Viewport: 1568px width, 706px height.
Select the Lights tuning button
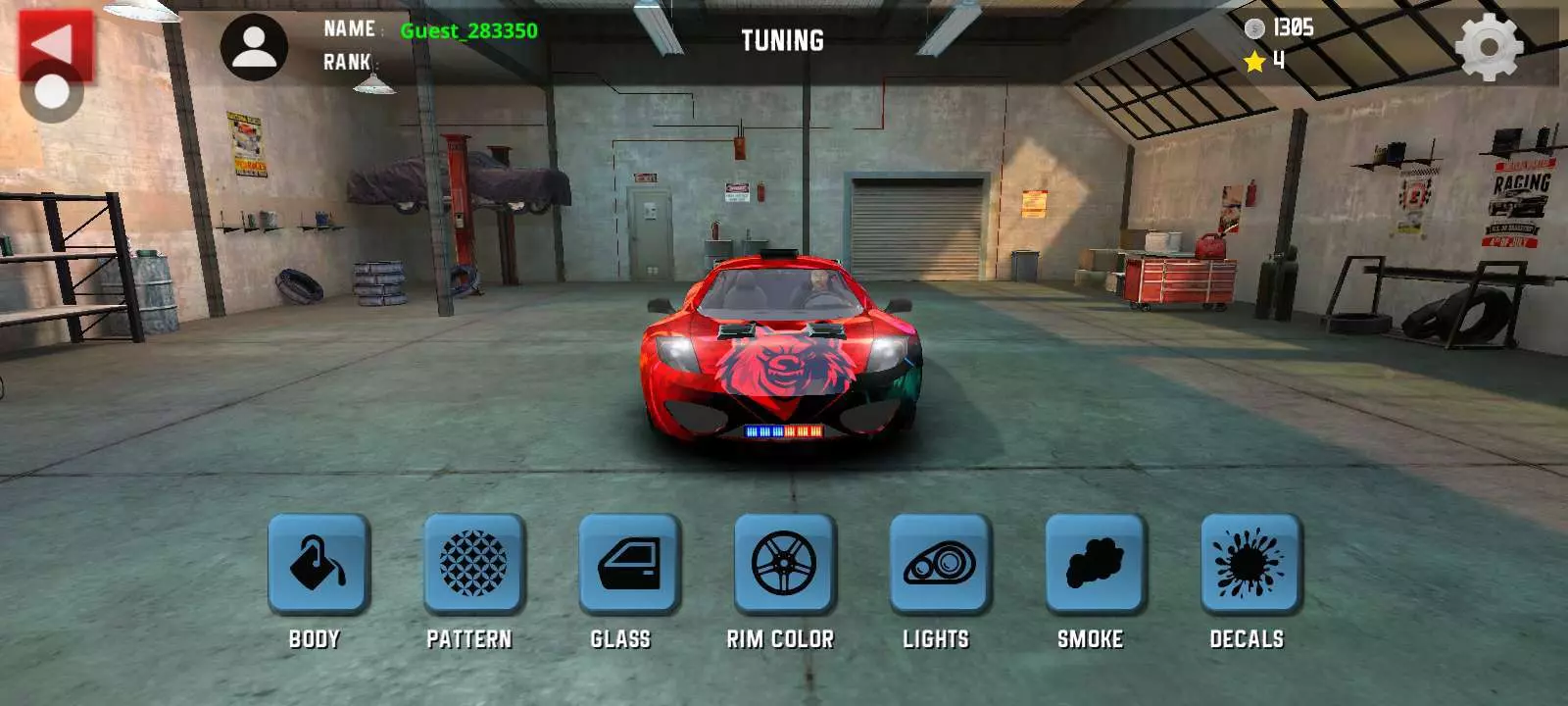tap(940, 564)
